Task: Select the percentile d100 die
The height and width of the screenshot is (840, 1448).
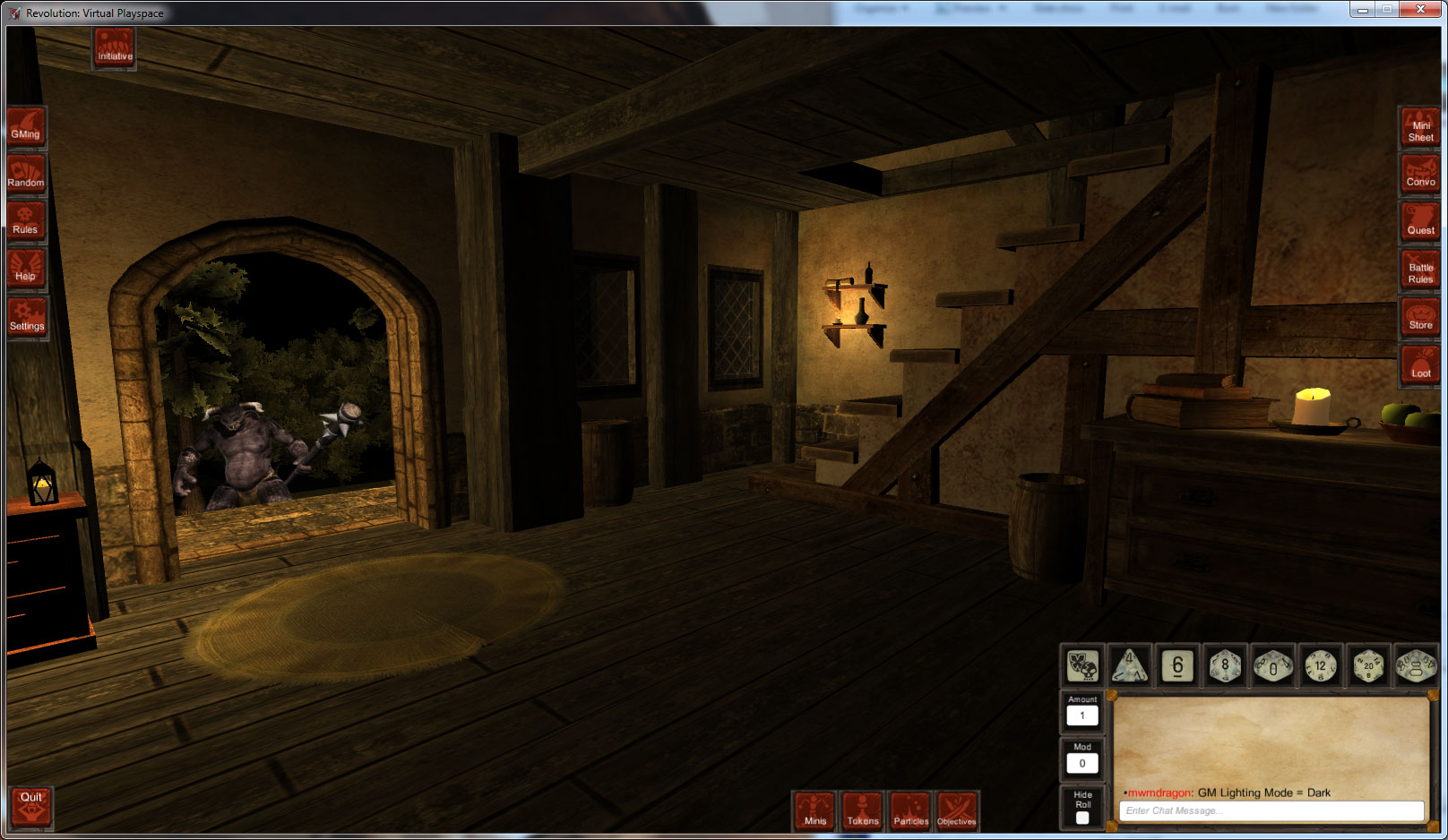Action: (x=1414, y=667)
